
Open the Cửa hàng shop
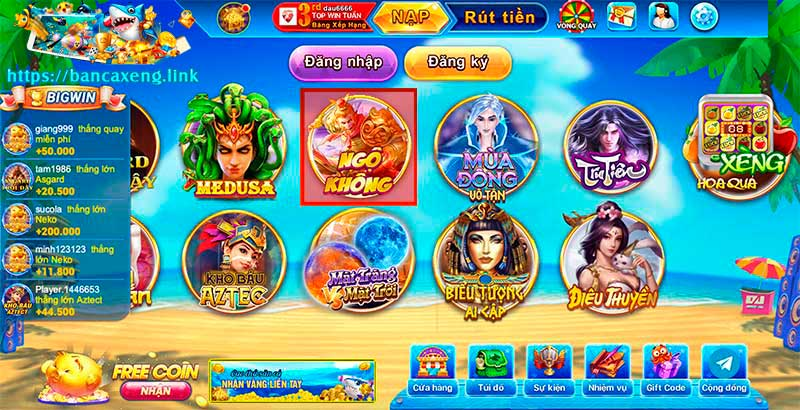click(434, 371)
